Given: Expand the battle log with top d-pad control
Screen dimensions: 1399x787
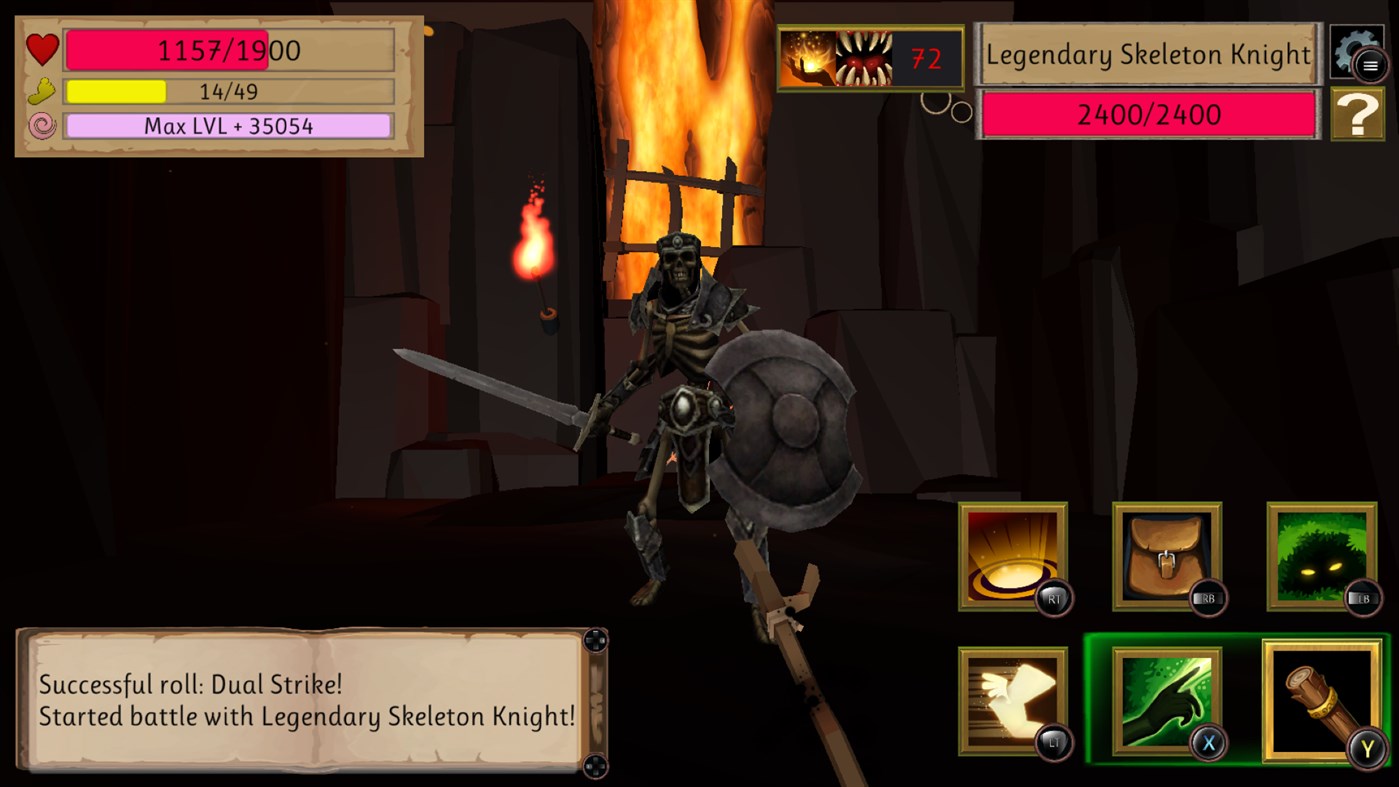Looking at the screenshot, I should click(597, 641).
